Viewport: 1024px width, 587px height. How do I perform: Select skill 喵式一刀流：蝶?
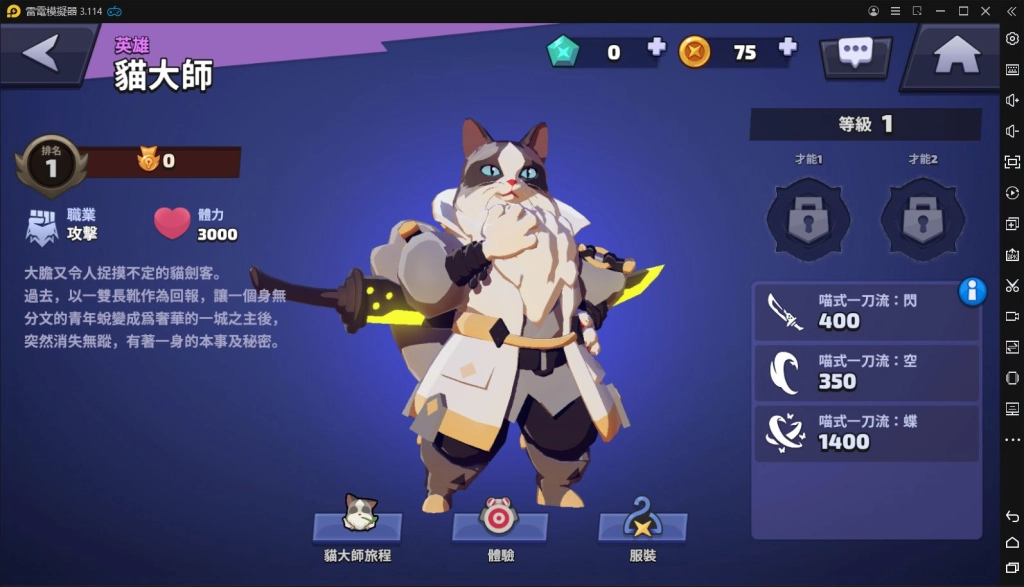(x=865, y=432)
